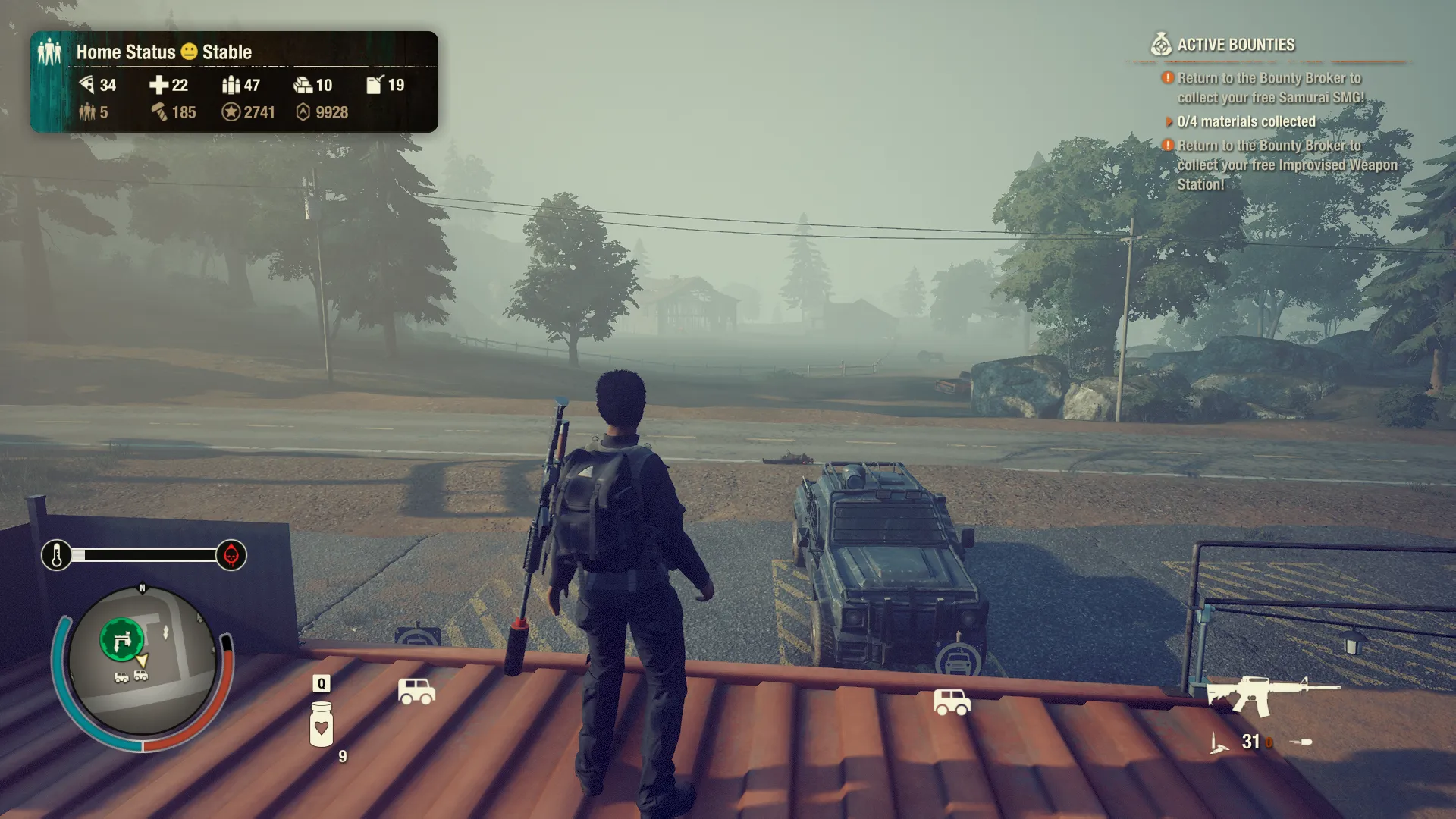Image resolution: width=1456 pixels, height=819 pixels.
Task: Select the Samurai SMG bounty objective
Action: pos(1269,88)
